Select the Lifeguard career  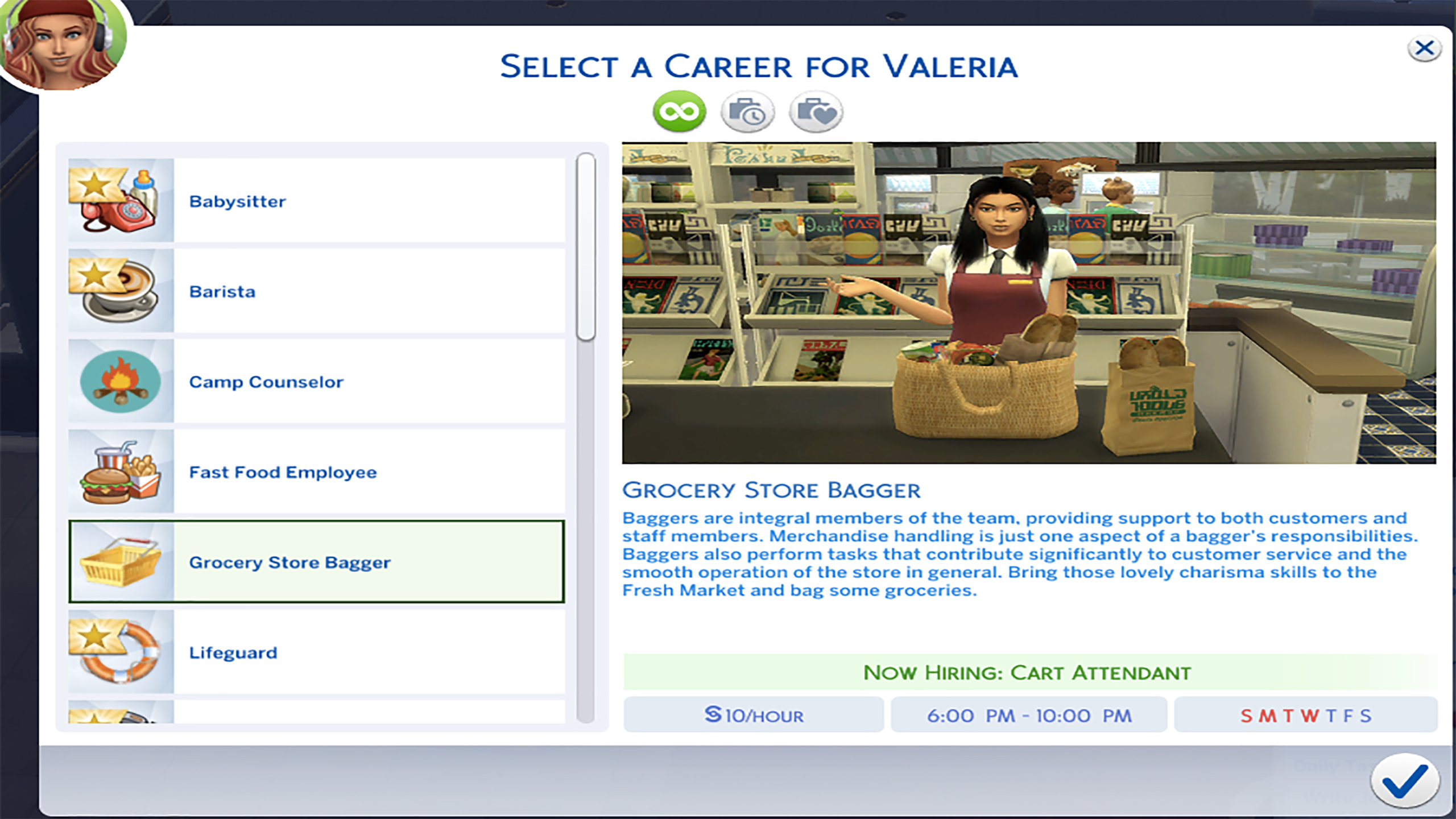(x=316, y=652)
